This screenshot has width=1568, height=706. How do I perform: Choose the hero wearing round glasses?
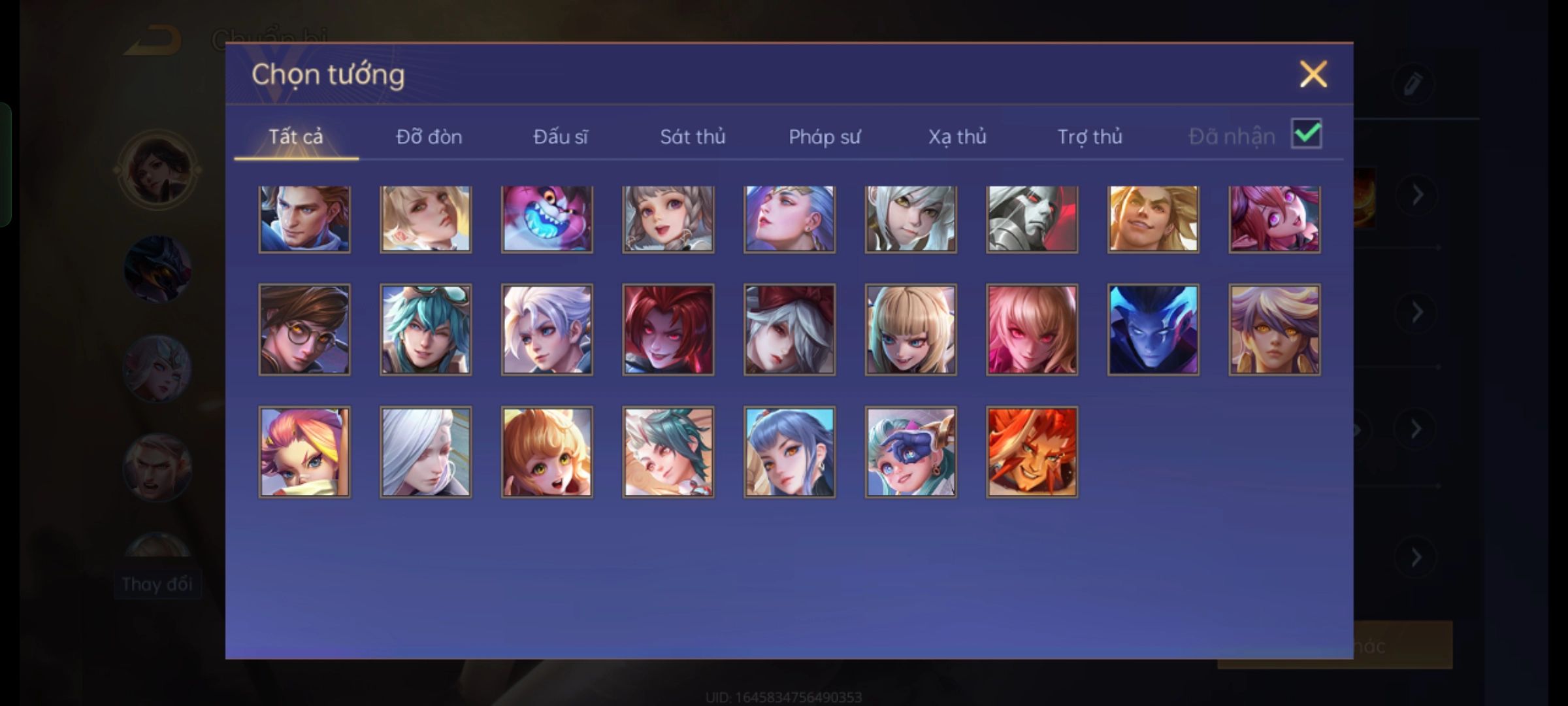pyautogui.click(x=304, y=329)
